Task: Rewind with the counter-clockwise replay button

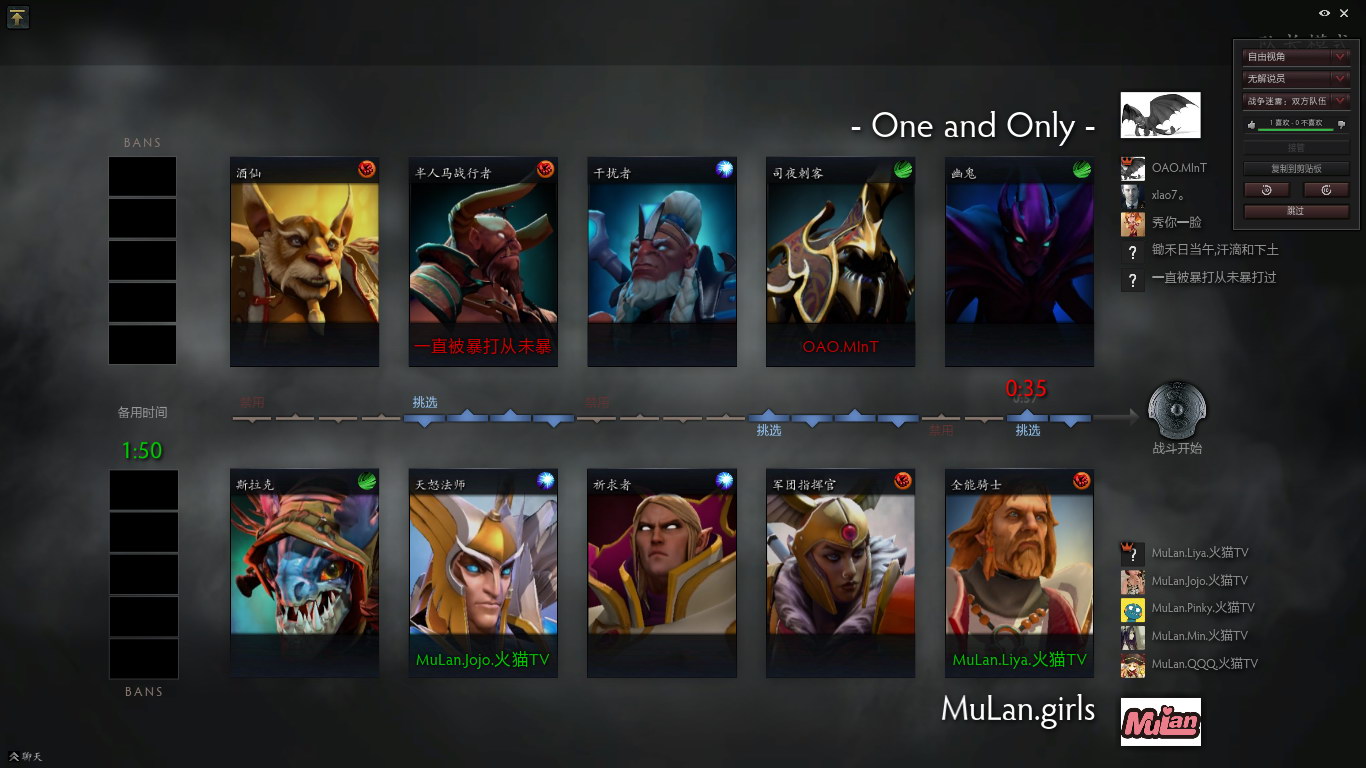Action: pyautogui.click(x=1266, y=190)
